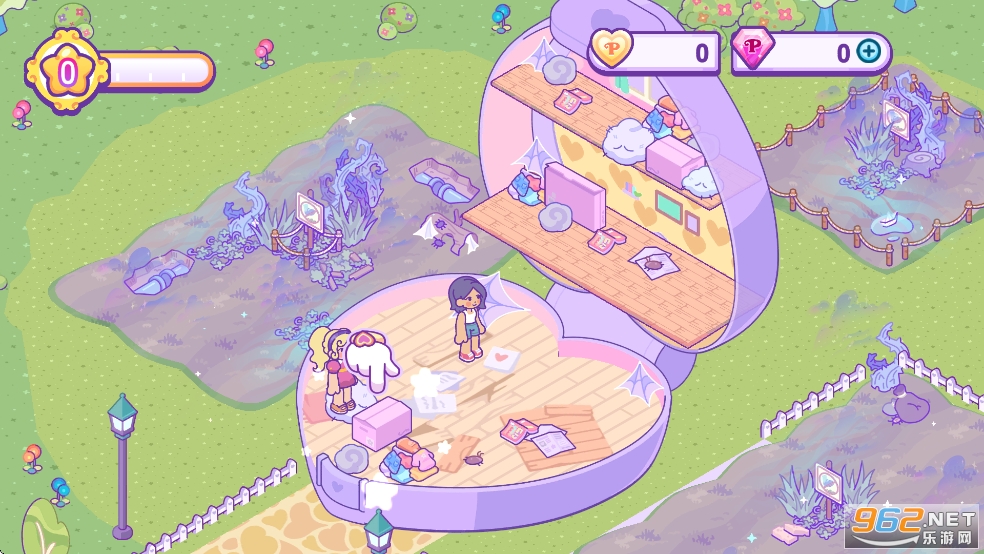Select the star level badge
This screenshot has width=984, height=554.
[67, 71]
